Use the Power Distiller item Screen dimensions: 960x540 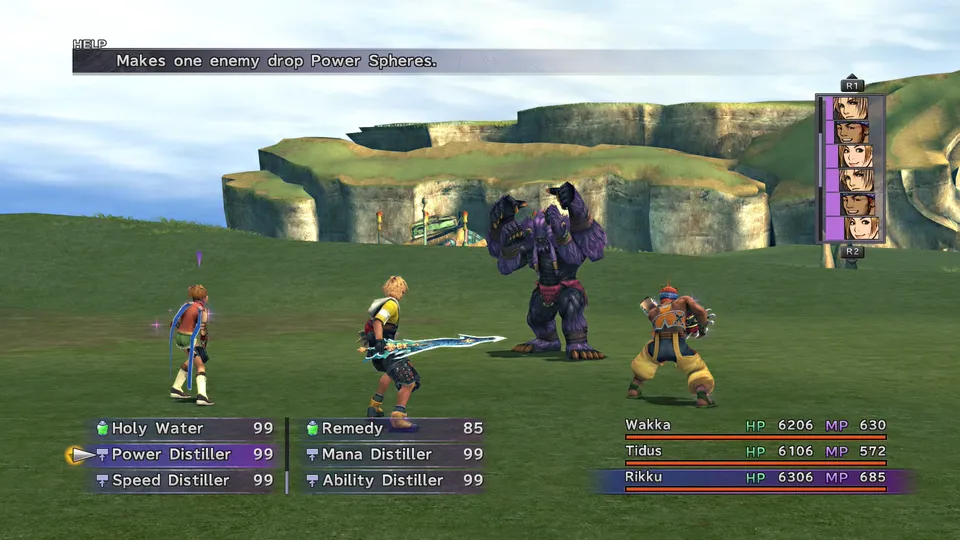(170, 454)
